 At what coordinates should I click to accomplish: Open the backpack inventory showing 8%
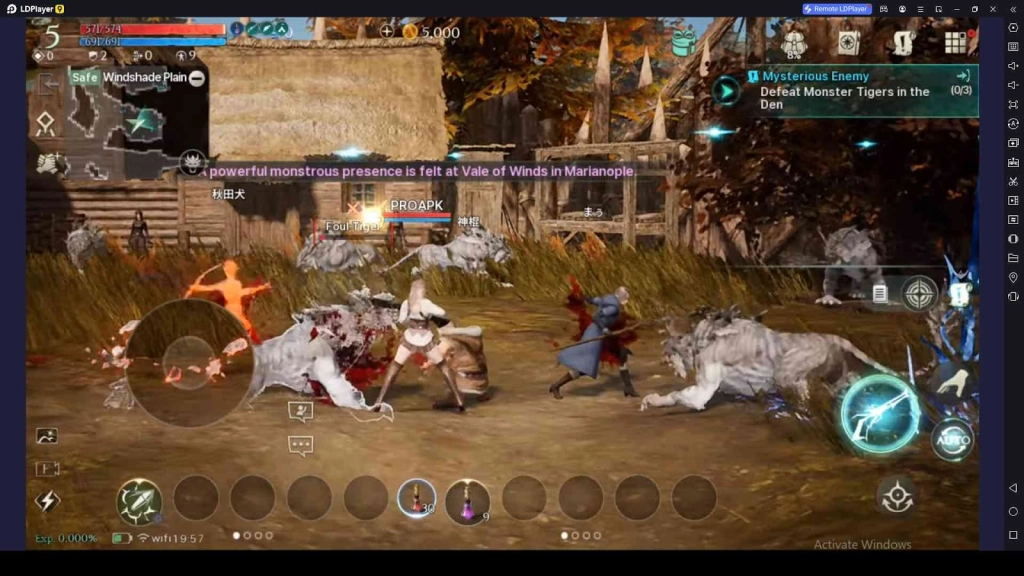[795, 42]
